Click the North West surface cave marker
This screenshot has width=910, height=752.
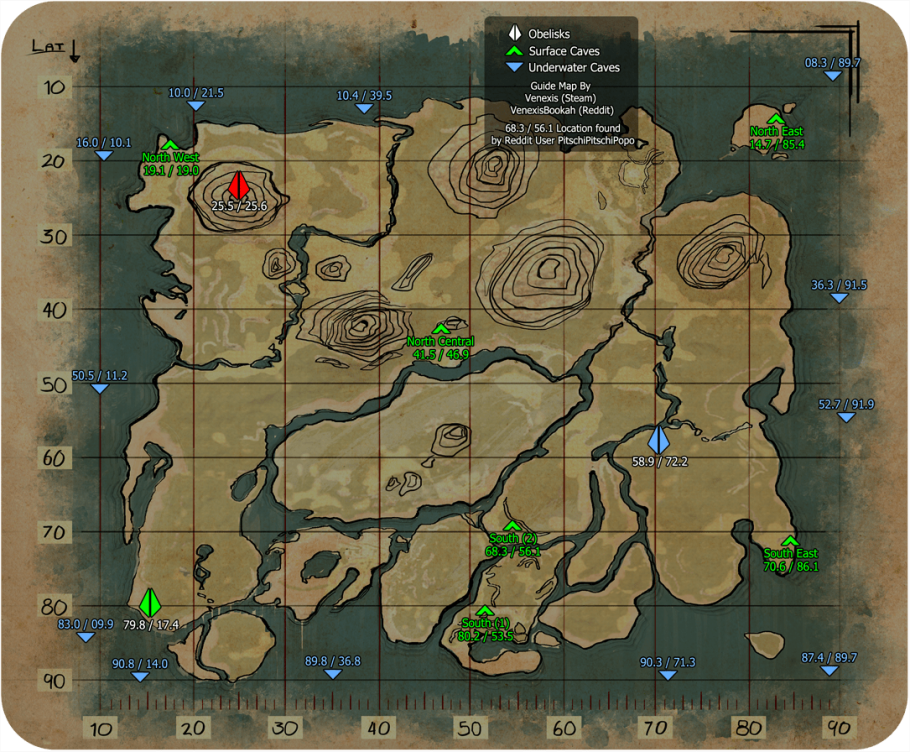170,145
